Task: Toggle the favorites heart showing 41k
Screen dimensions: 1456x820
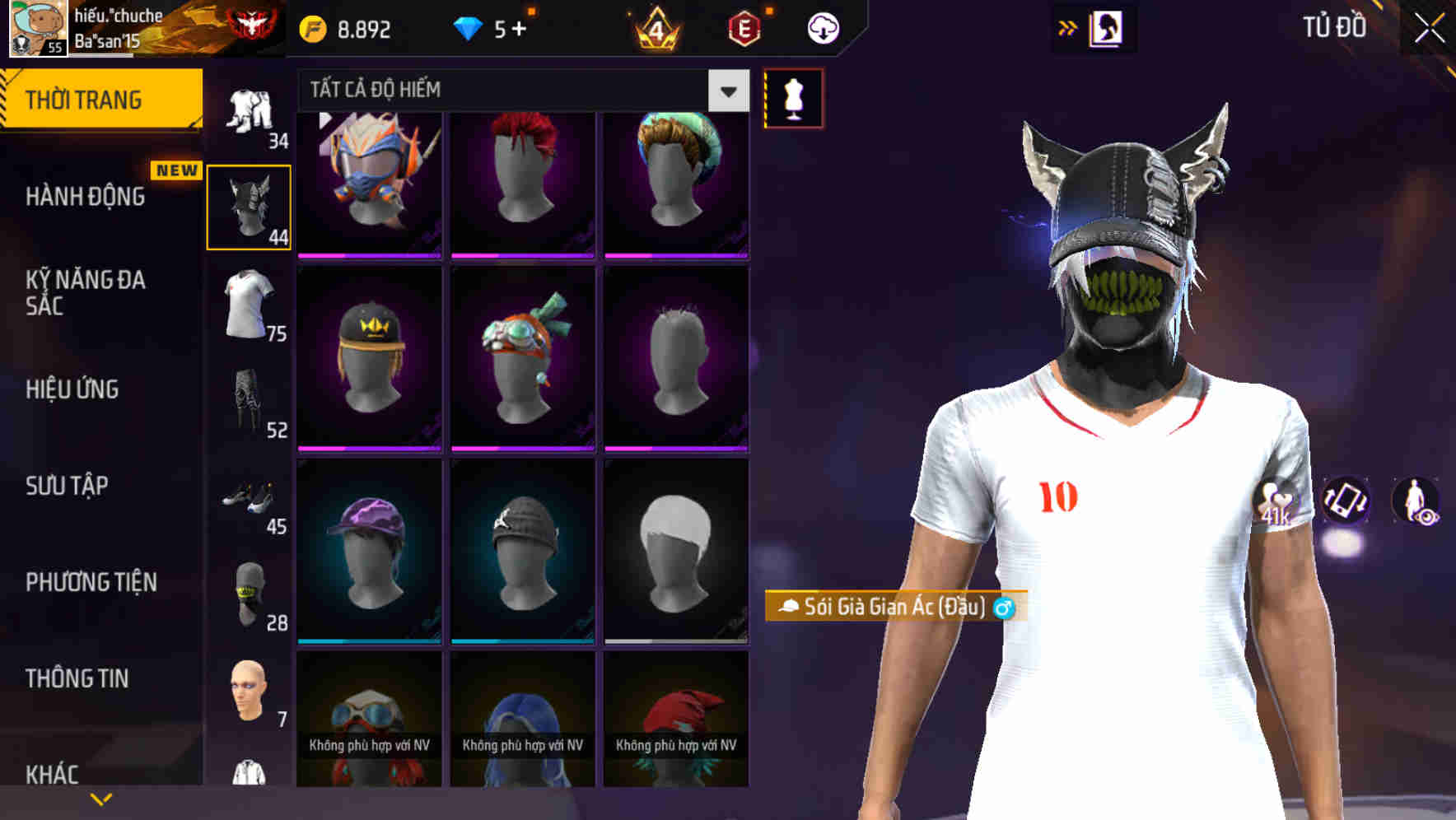Action: pyautogui.click(x=1276, y=502)
